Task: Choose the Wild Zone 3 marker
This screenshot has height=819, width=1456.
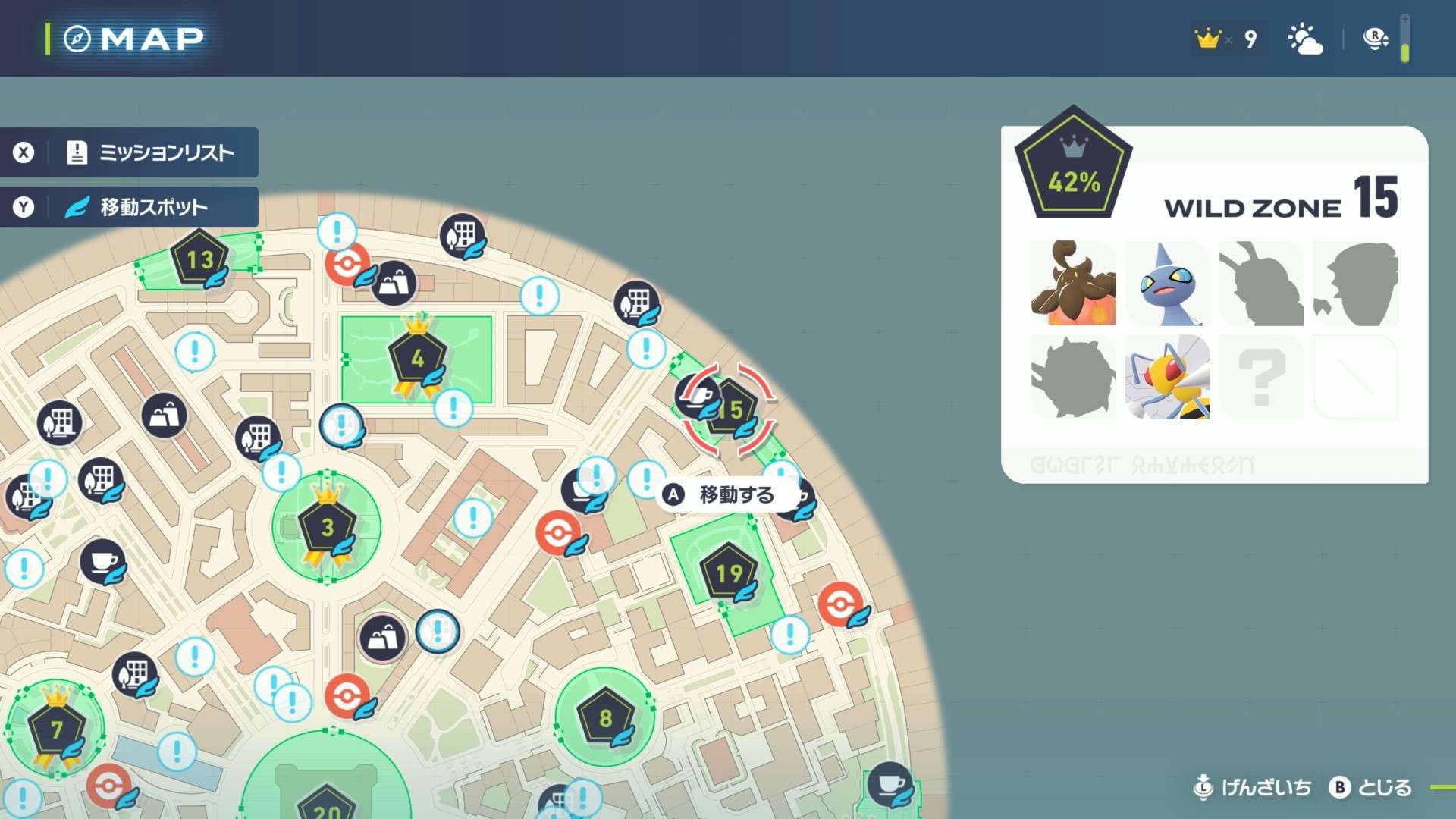Action: click(x=327, y=527)
